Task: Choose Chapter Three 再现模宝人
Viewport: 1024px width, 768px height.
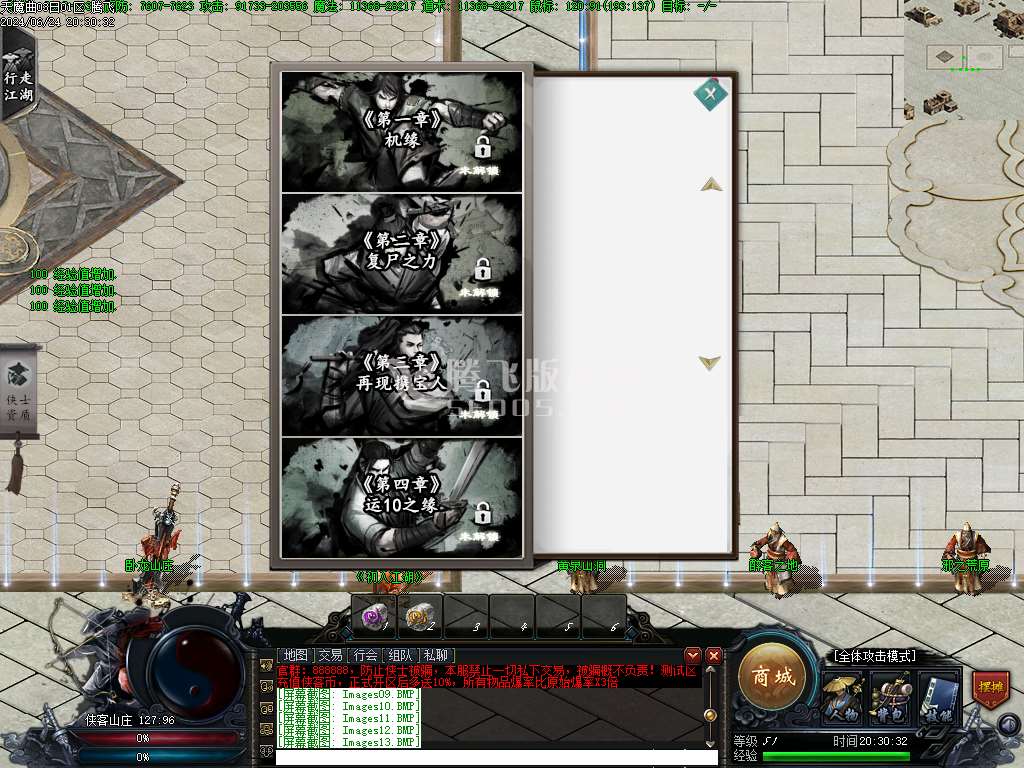Action: pyautogui.click(x=401, y=375)
